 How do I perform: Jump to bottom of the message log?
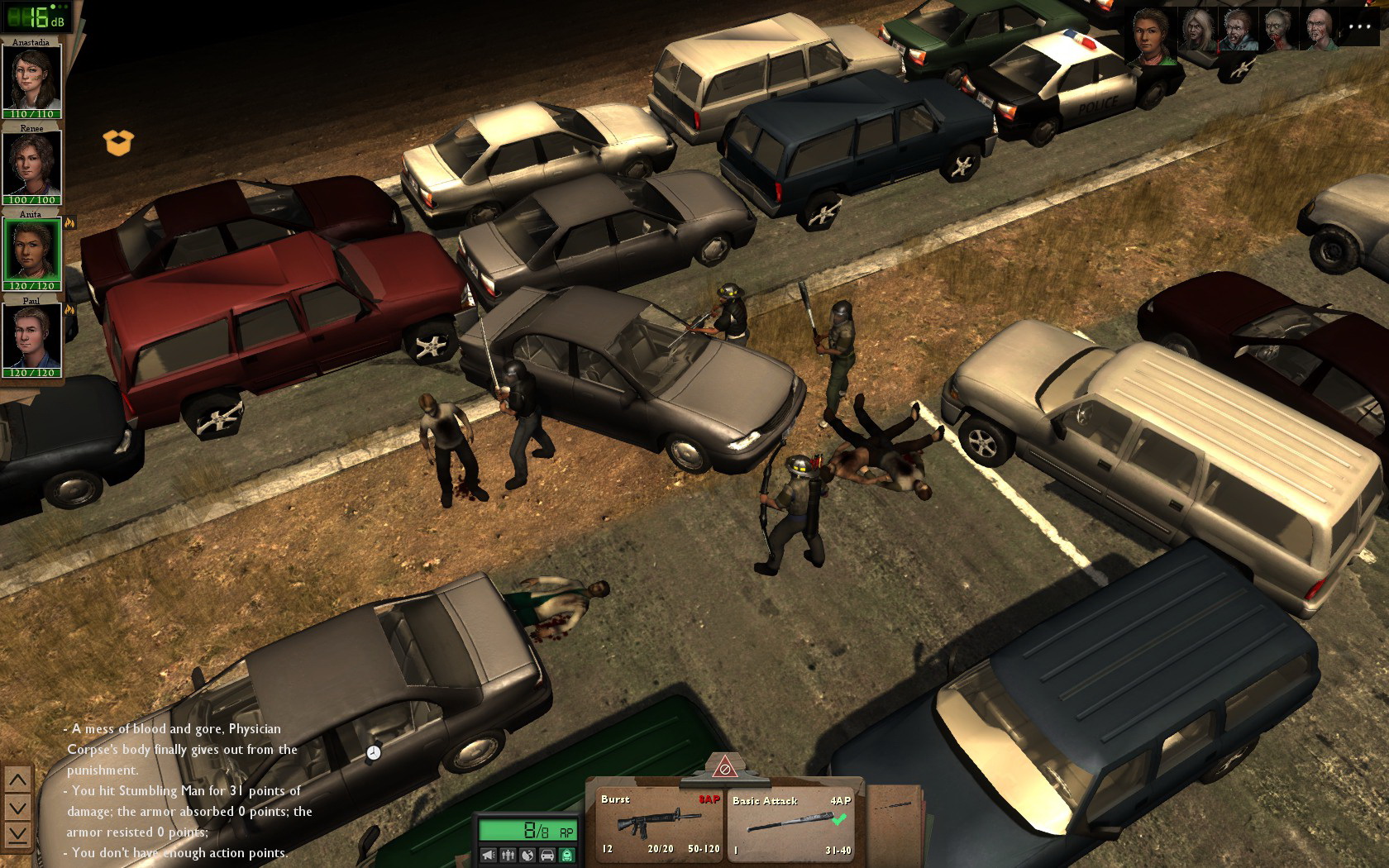(17, 834)
